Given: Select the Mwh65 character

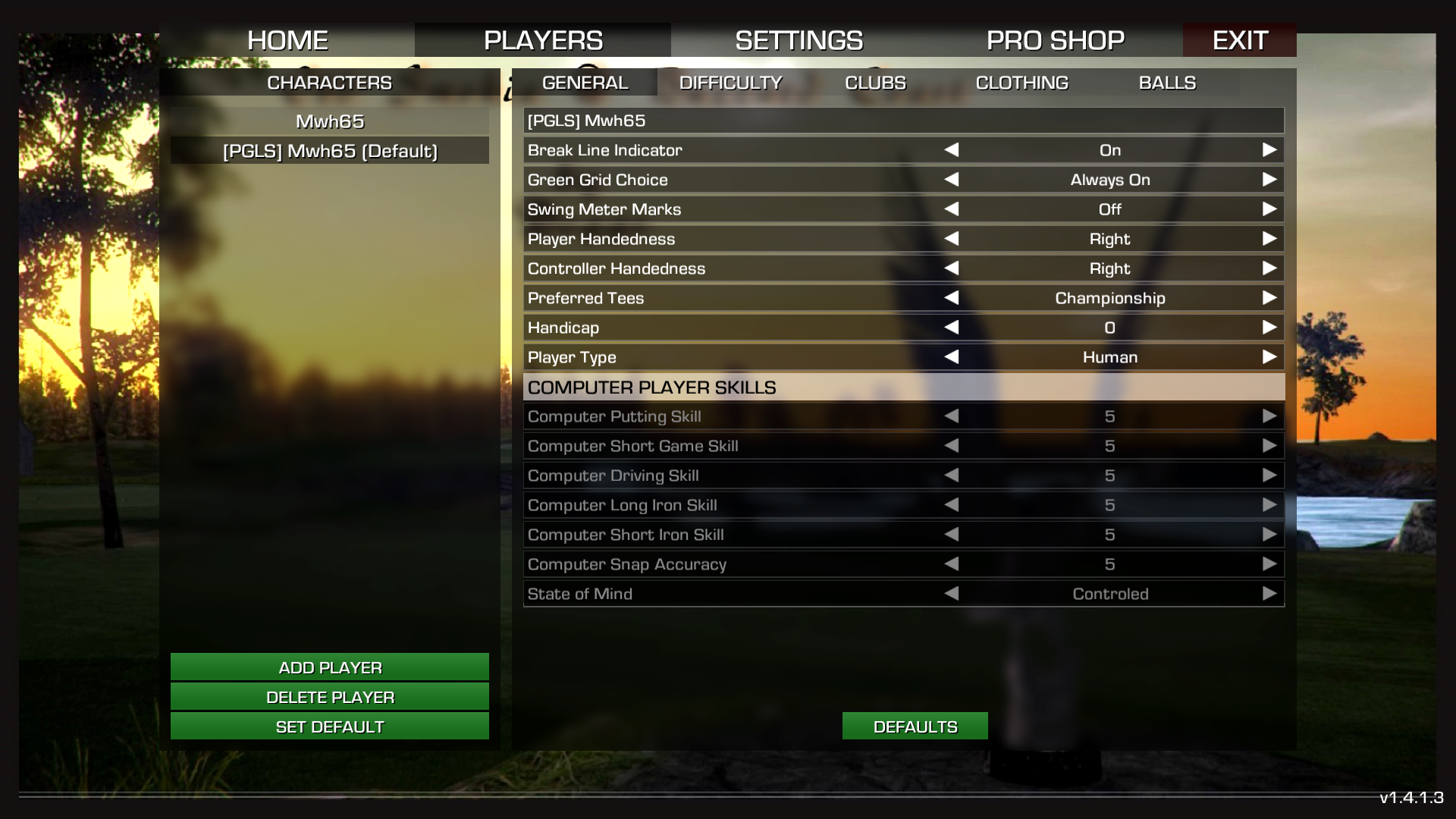Looking at the screenshot, I should click(330, 121).
